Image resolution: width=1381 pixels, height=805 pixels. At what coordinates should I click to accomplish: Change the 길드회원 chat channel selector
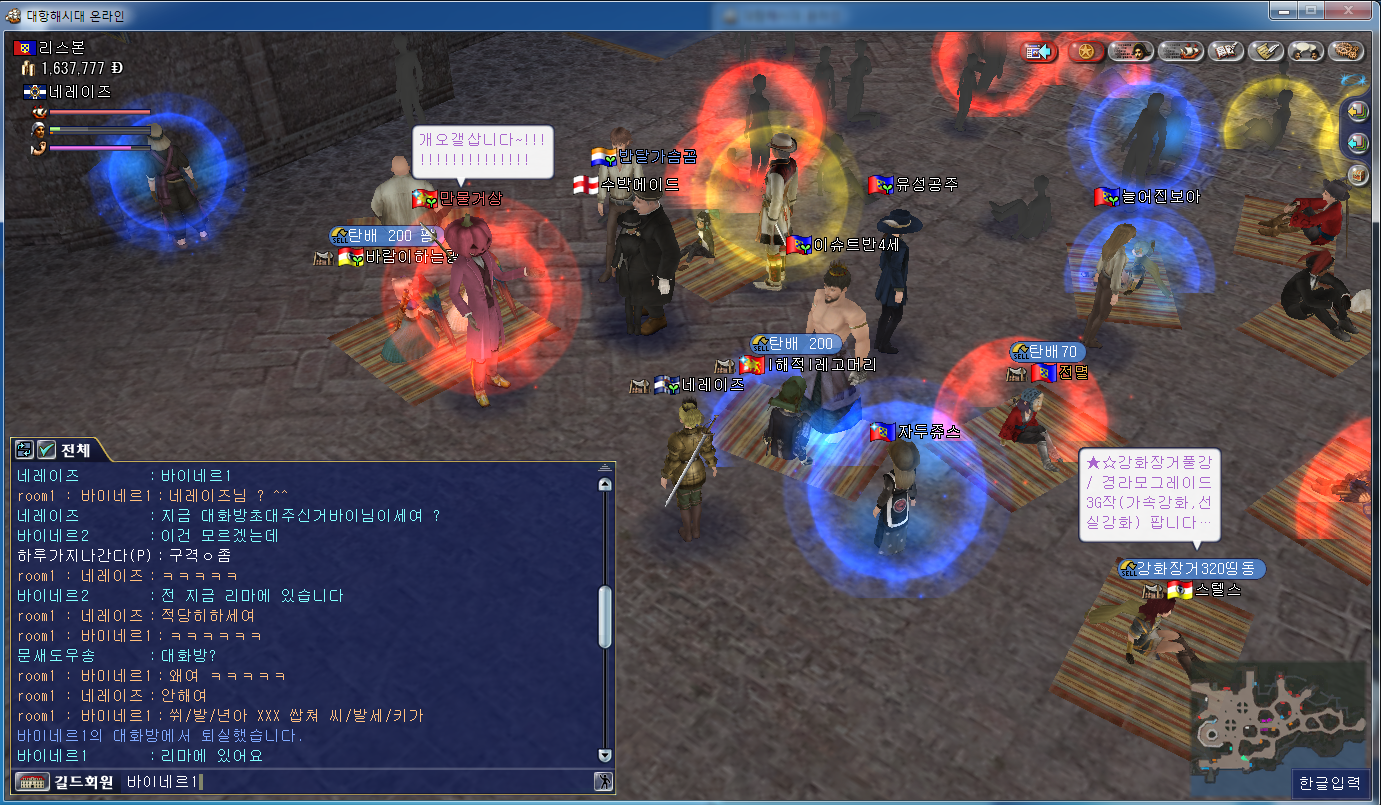64,782
